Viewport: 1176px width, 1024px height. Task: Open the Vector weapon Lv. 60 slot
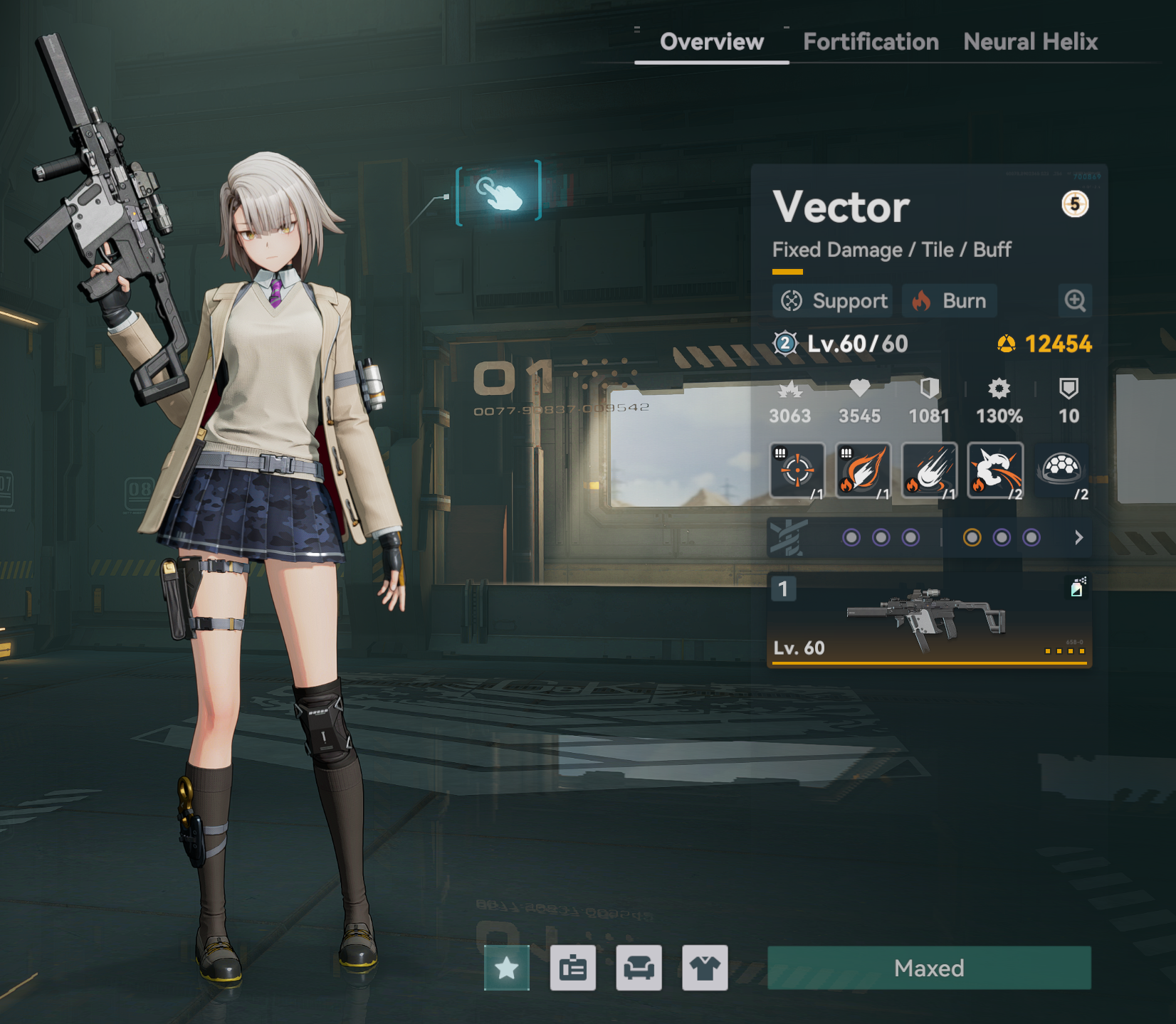click(x=929, y=621)
